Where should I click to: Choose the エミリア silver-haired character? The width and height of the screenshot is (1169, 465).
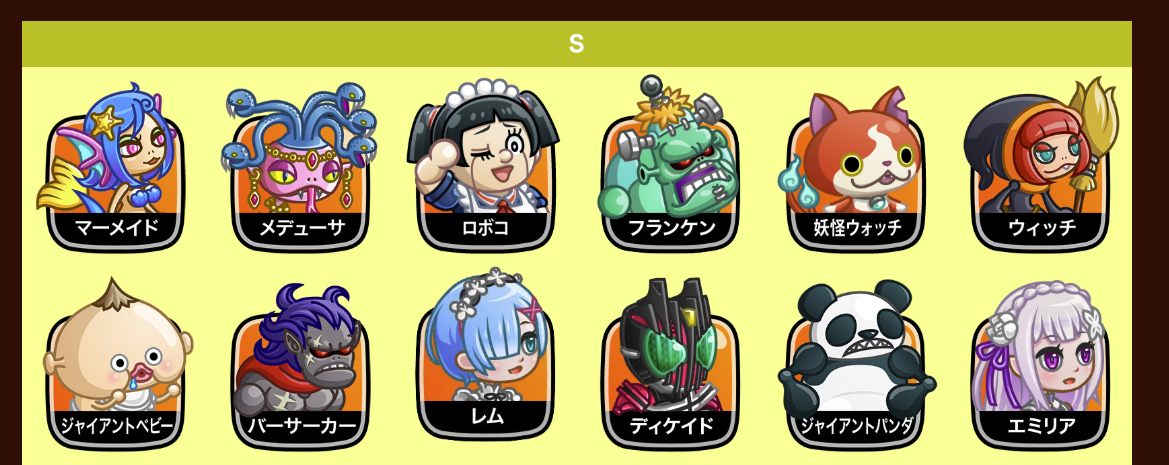pyautogui.click(x=1040, y=372)
